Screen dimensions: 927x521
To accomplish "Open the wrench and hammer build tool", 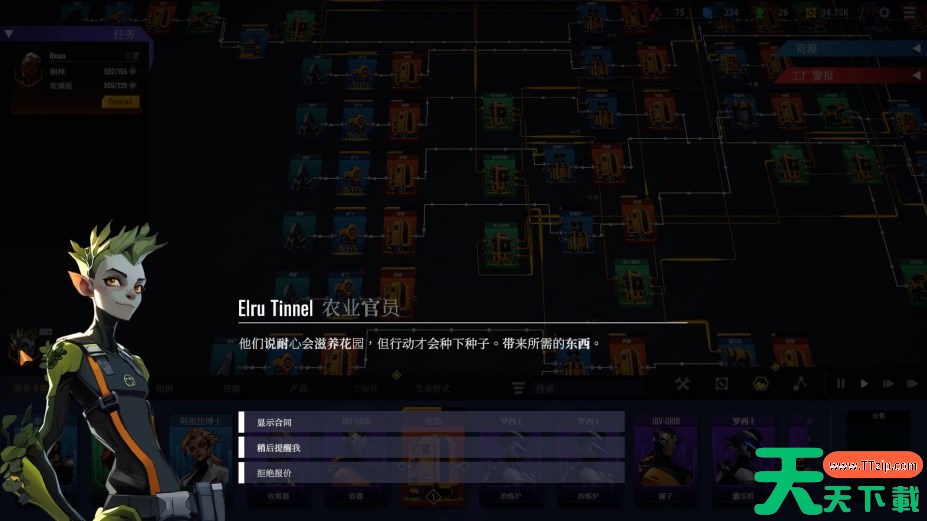I will 683,383.
